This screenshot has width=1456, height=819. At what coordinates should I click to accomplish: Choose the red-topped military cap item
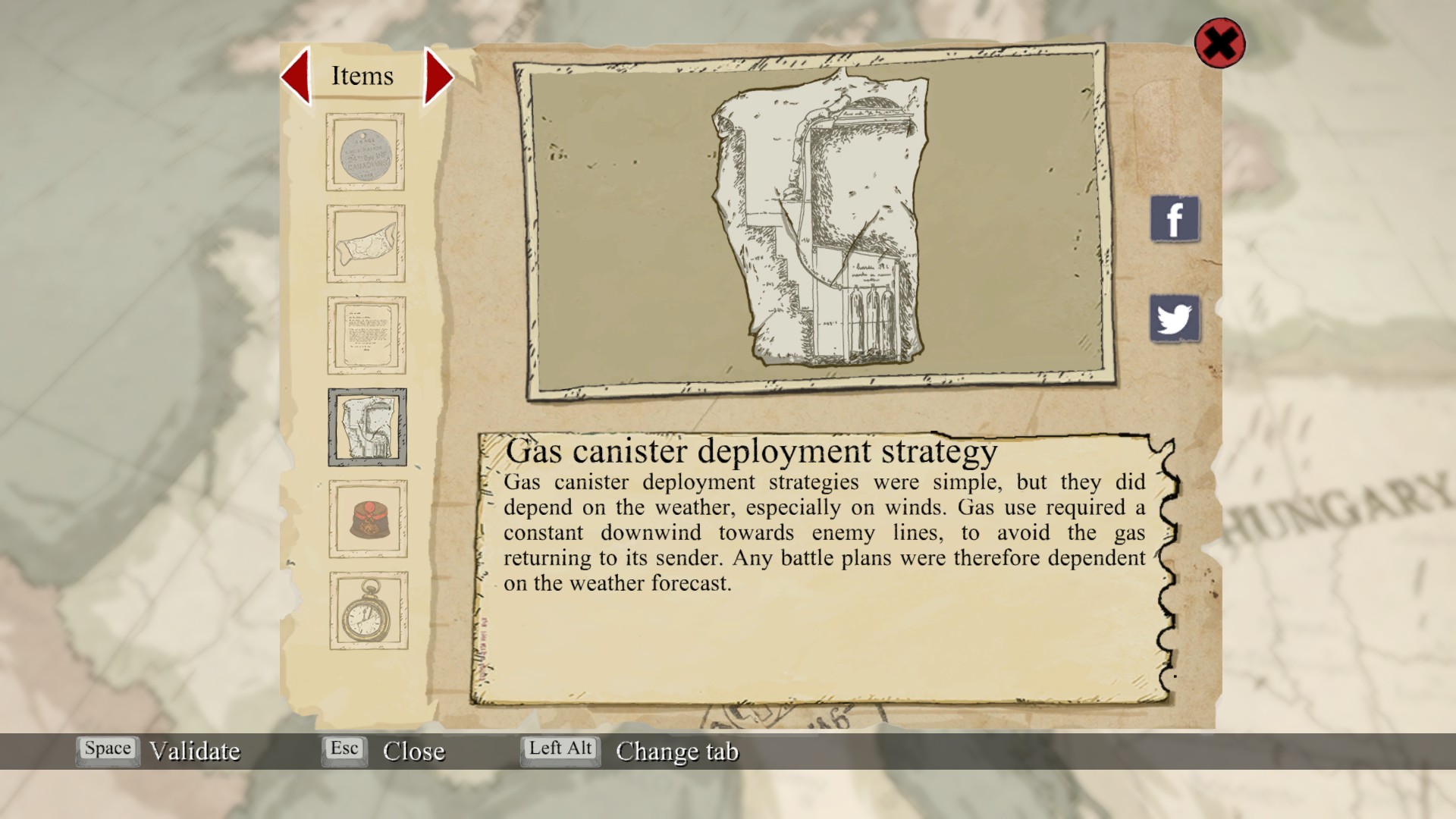(x=368, y=519)
